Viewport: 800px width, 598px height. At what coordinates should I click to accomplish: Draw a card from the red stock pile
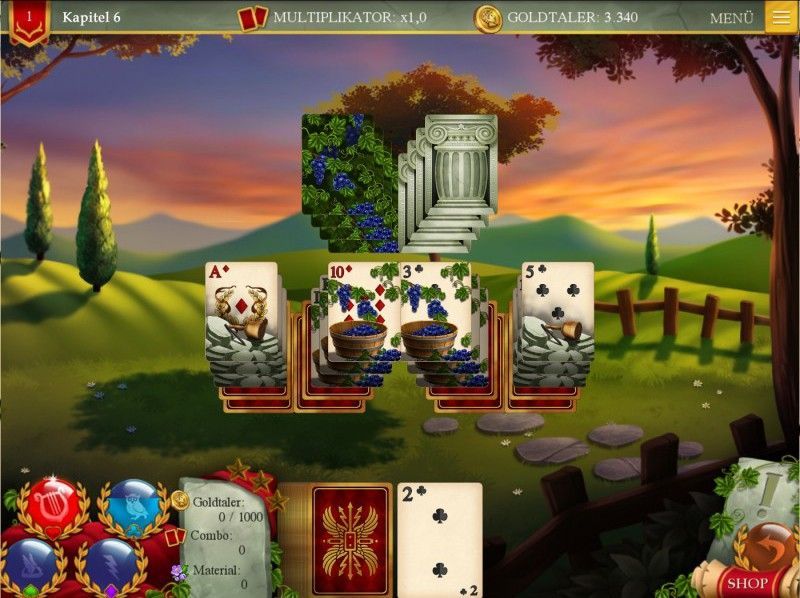click(x=351, y=540)
